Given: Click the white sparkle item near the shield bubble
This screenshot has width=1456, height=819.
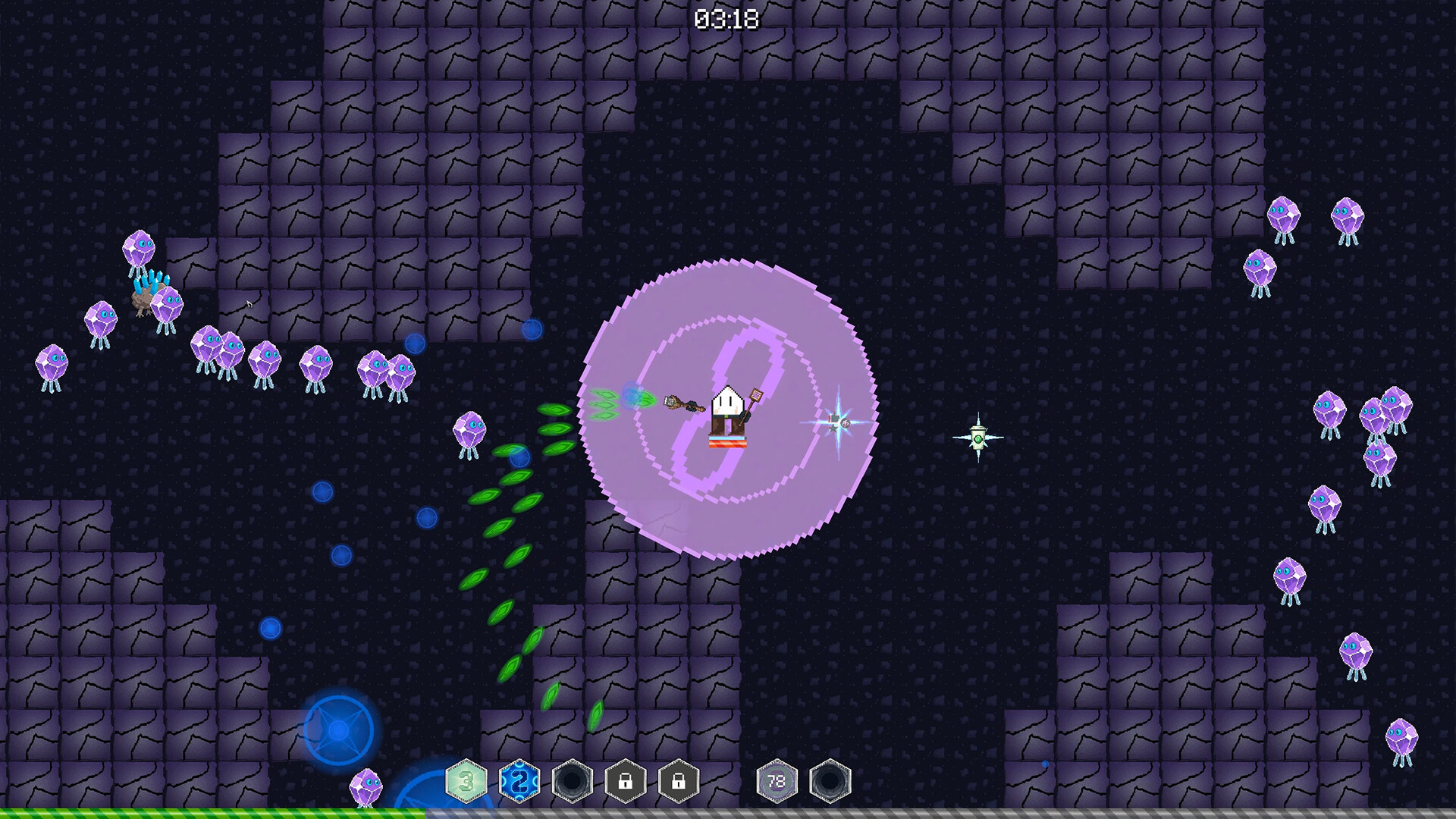Looking at the screenshot, I should pos(837,422).
